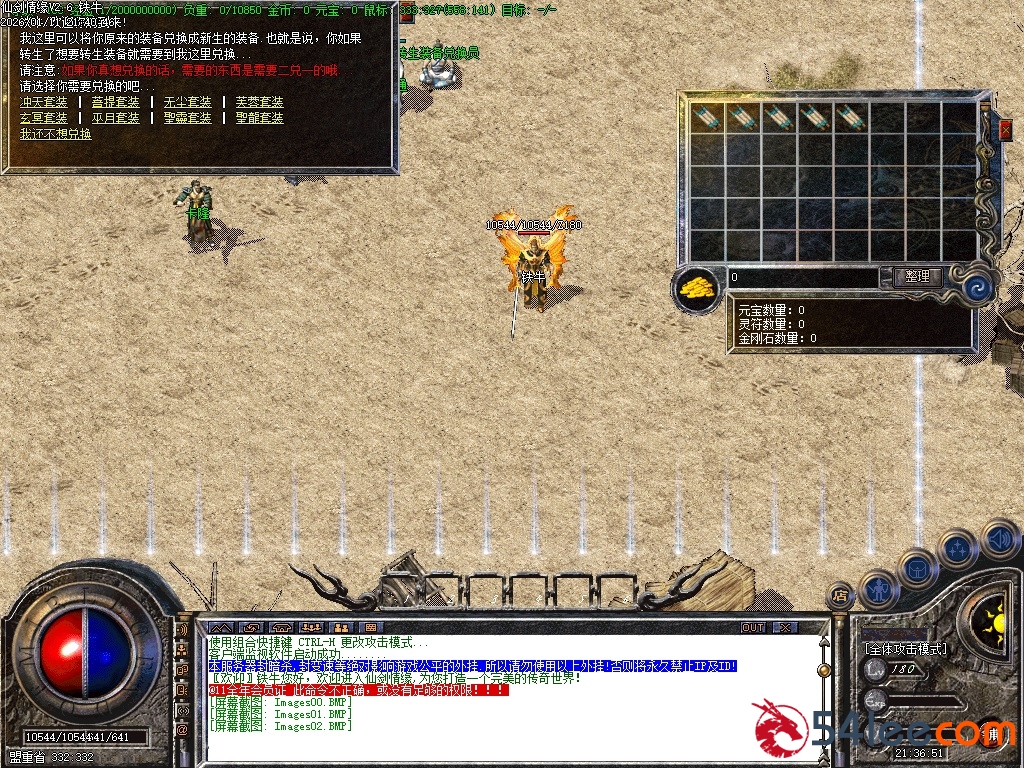Close the chat panel with X button

[785, 627]
